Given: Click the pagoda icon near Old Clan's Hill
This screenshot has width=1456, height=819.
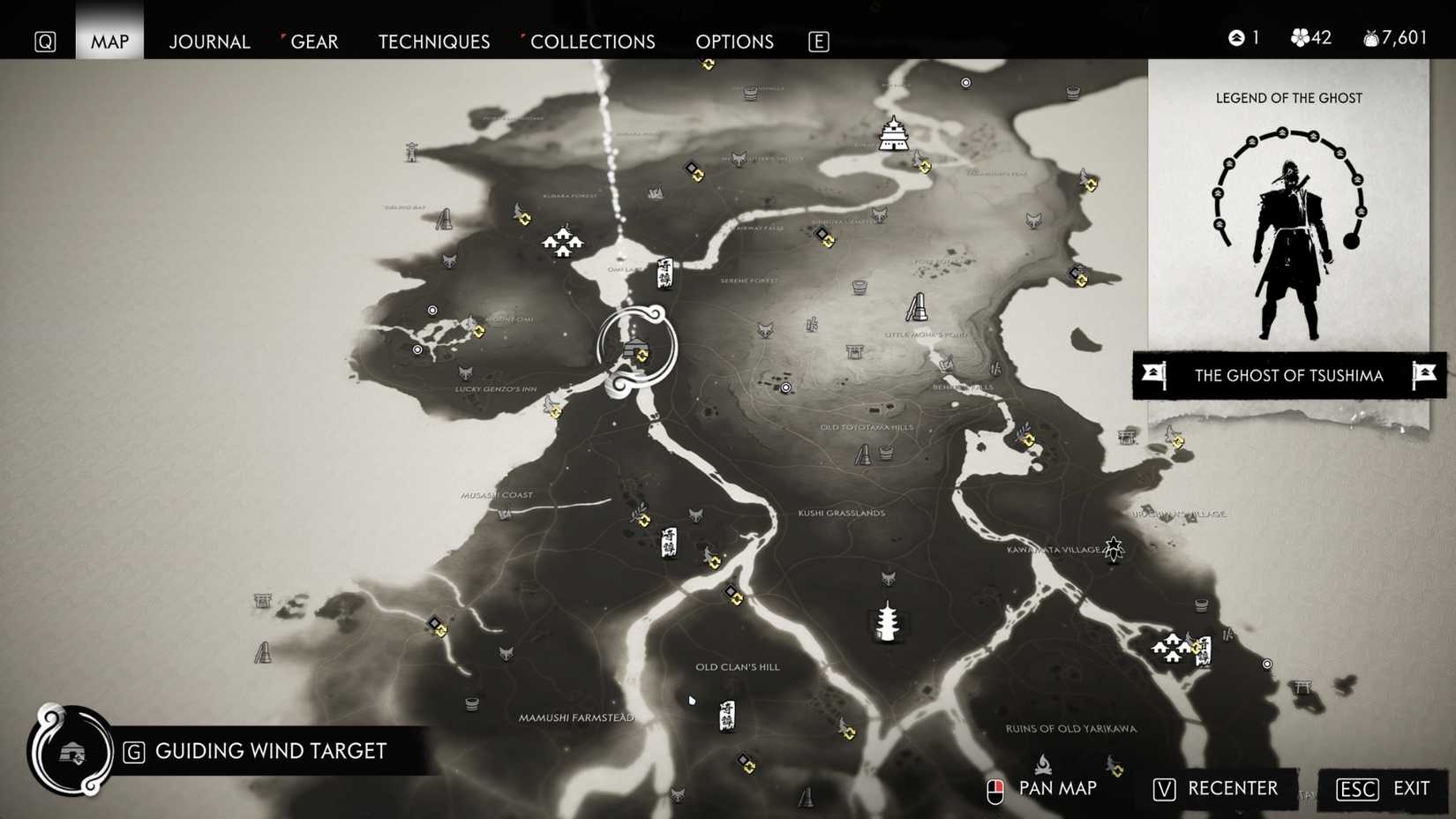Looking at the screenshot, I should 888,622.
